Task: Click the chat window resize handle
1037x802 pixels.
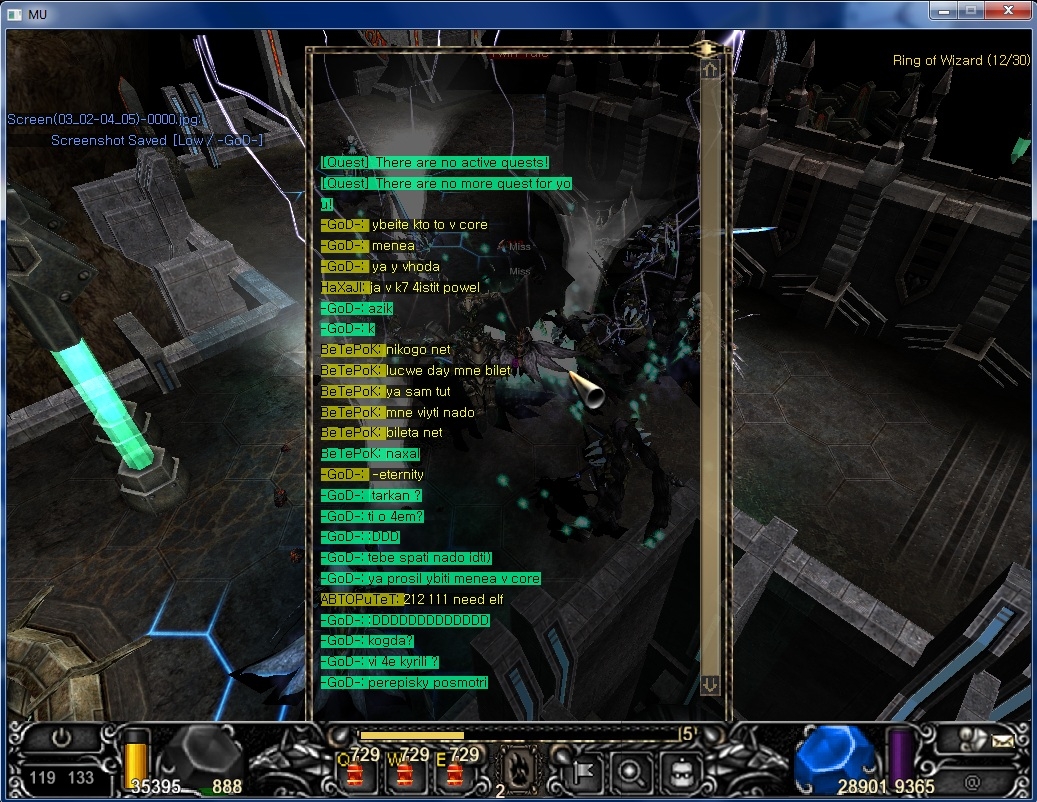Action: [708, 48]
